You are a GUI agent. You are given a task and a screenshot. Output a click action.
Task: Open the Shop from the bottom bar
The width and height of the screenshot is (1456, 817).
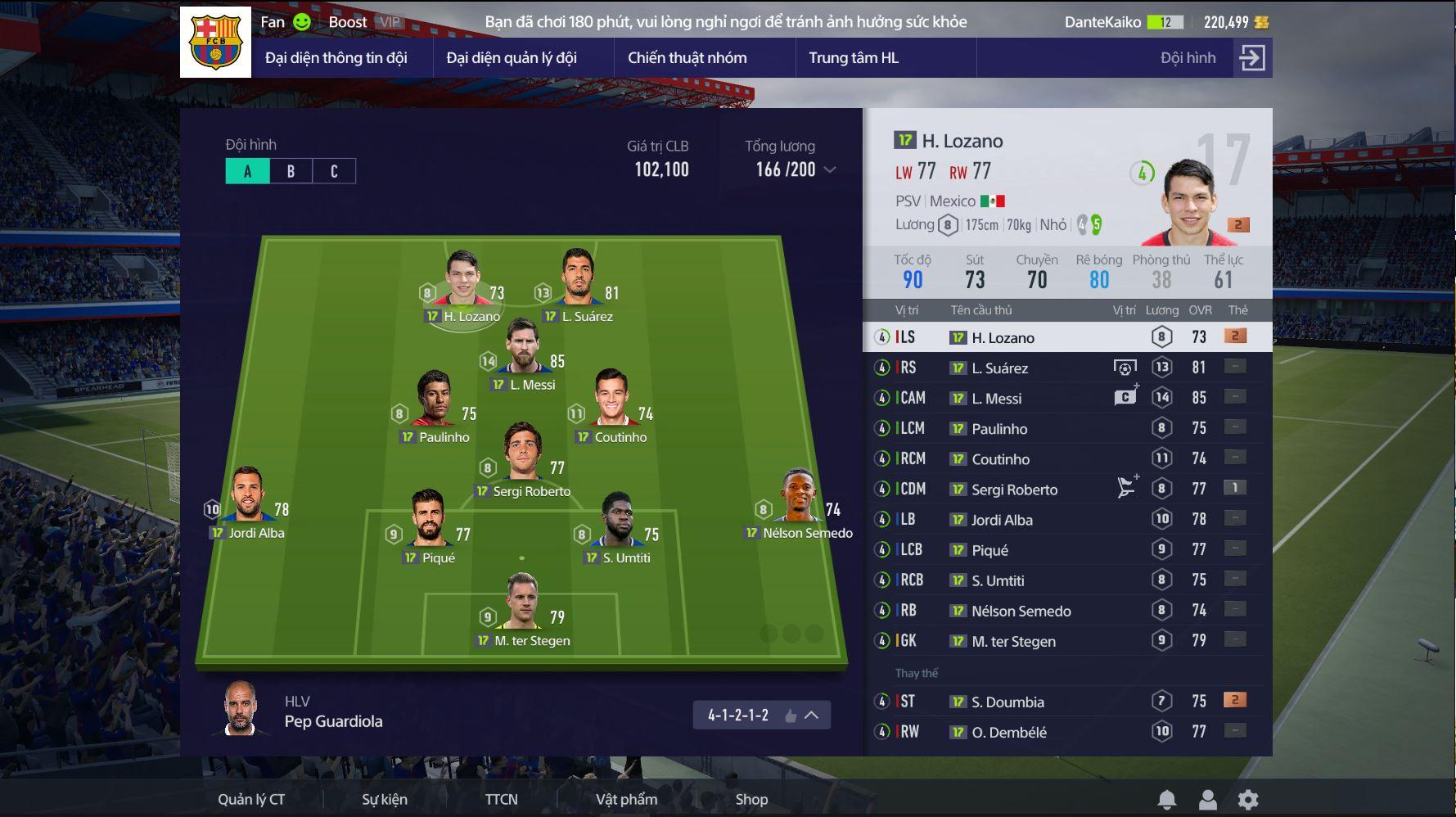click(751, 800)
